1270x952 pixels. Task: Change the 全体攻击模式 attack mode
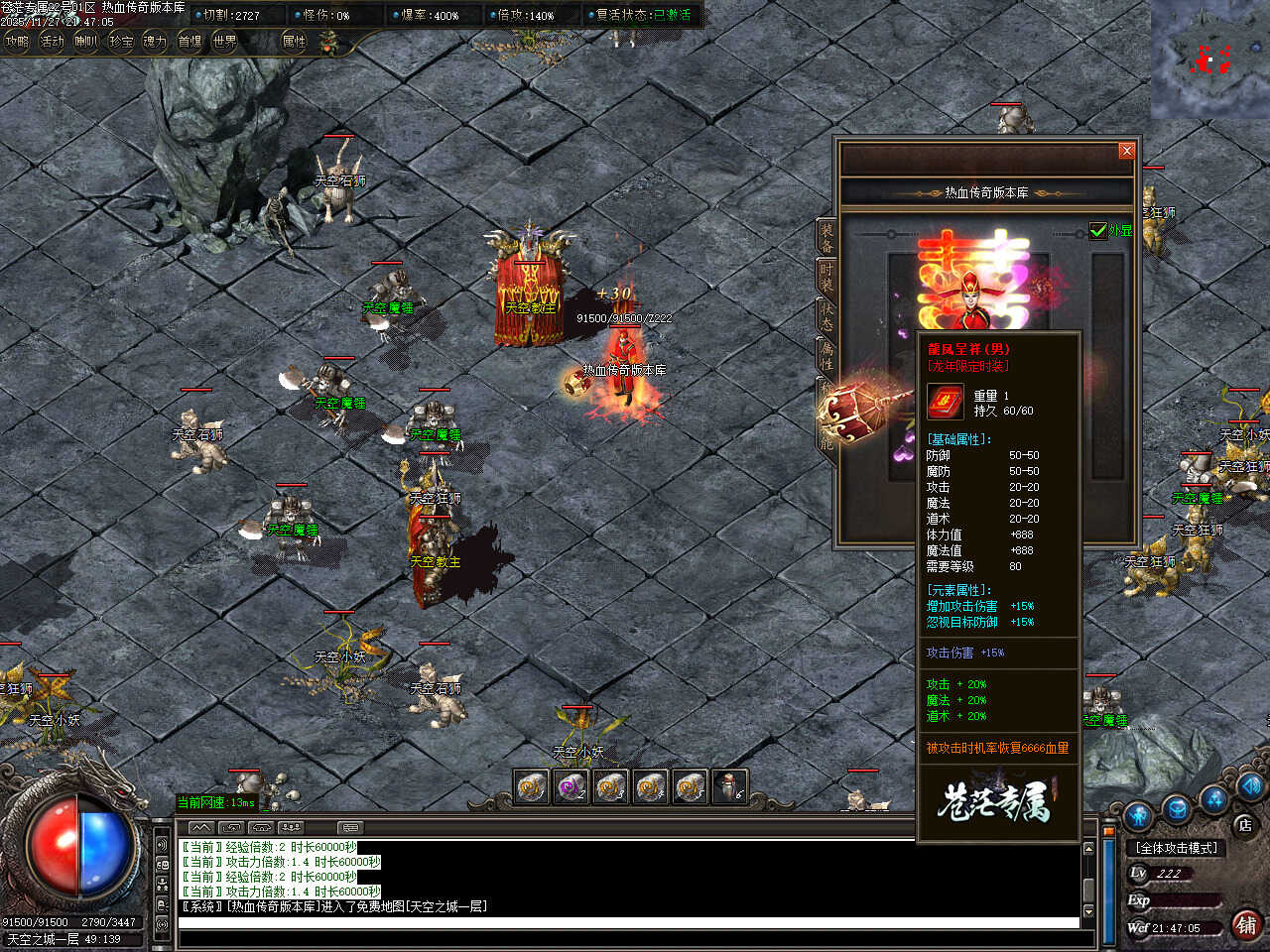click(x=1177, y=848)
